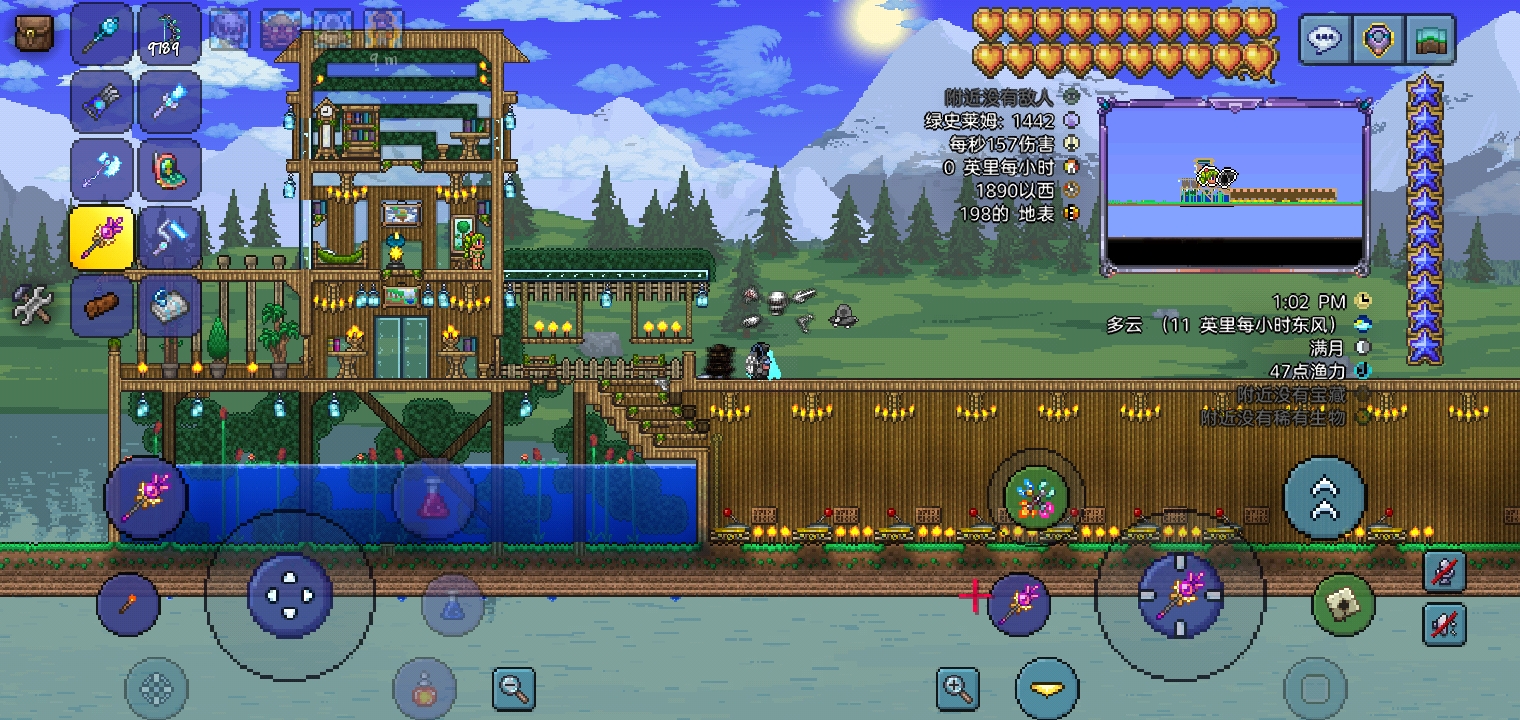Select the paint roller hotbar slot
The width and height of the screenshot is (1520, 720).
169,237
